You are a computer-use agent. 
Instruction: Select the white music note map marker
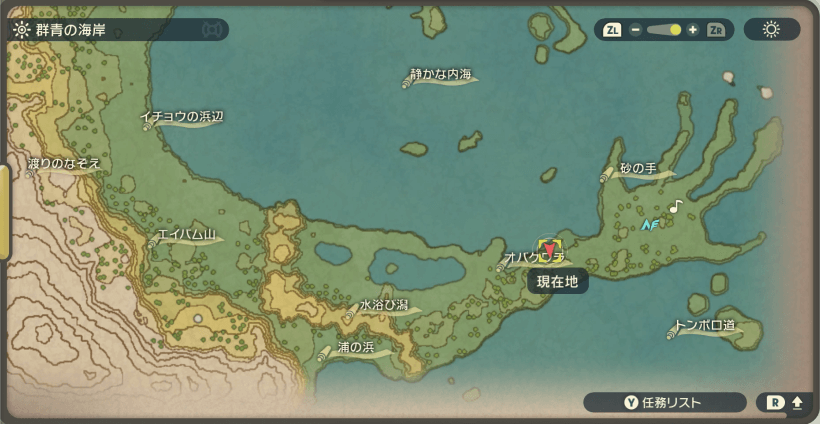click(x=676, y=206)
